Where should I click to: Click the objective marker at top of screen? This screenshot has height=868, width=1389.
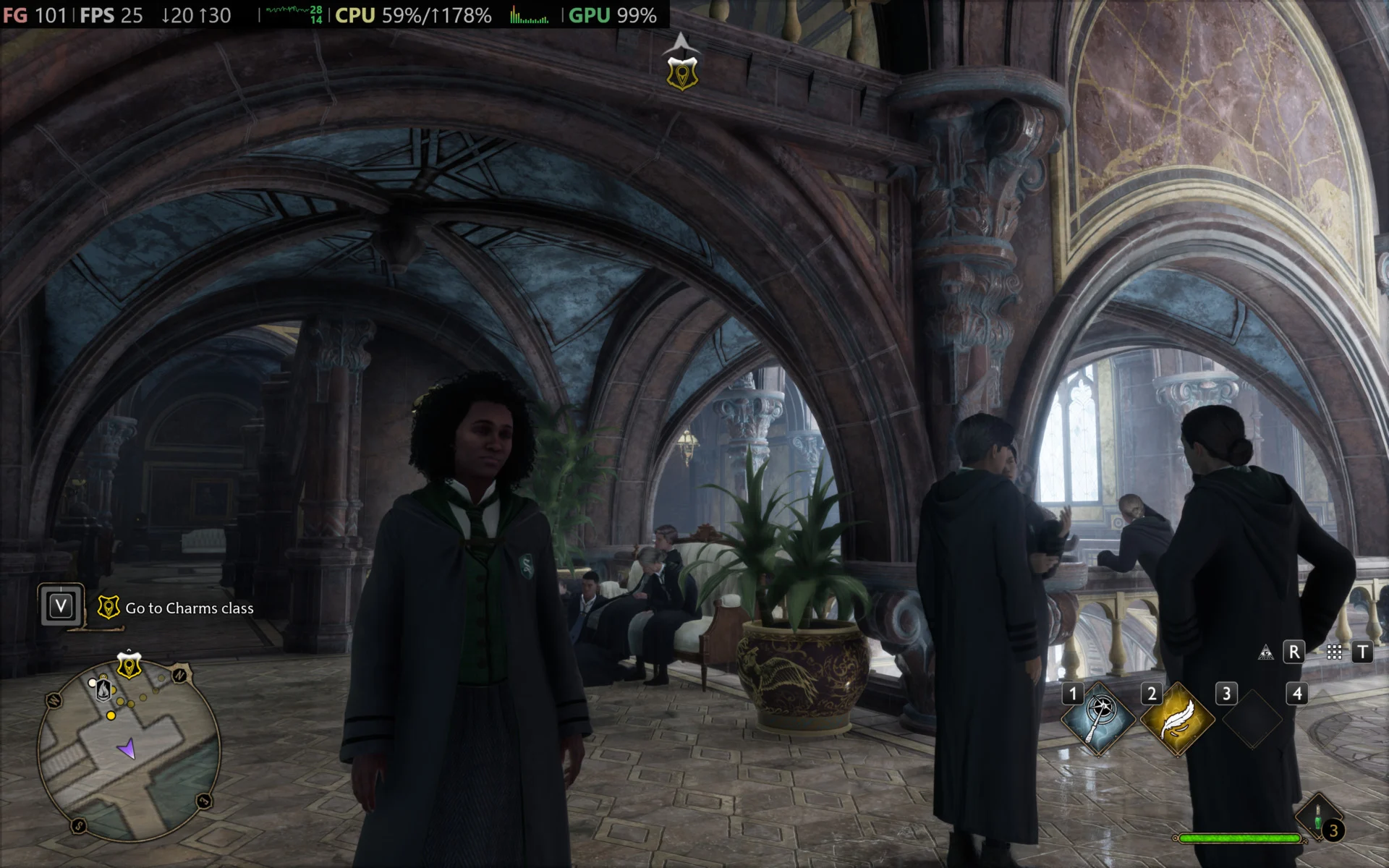click(x=681, y=73)
